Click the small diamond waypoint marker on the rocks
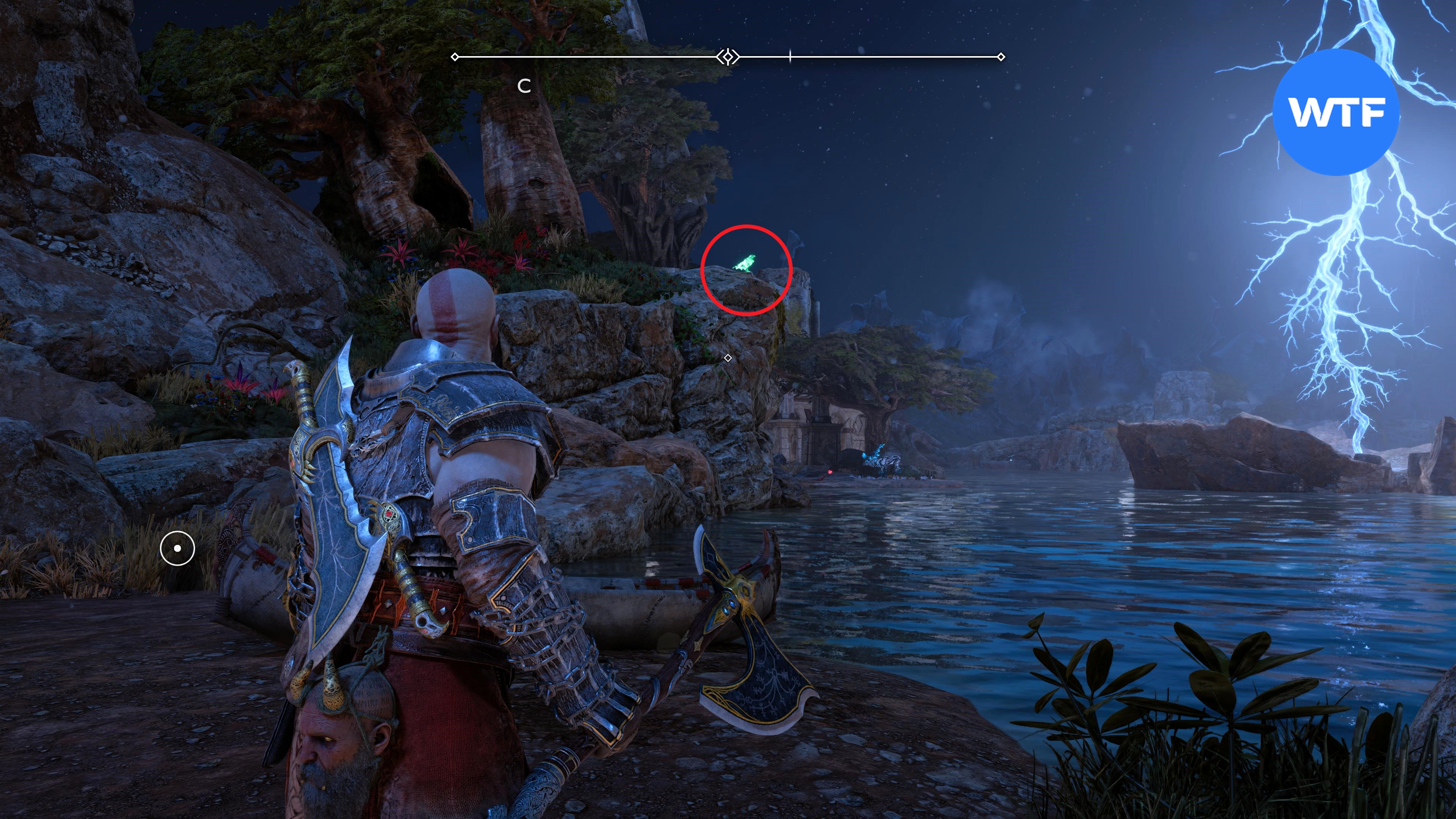 [x=728, y=358]
